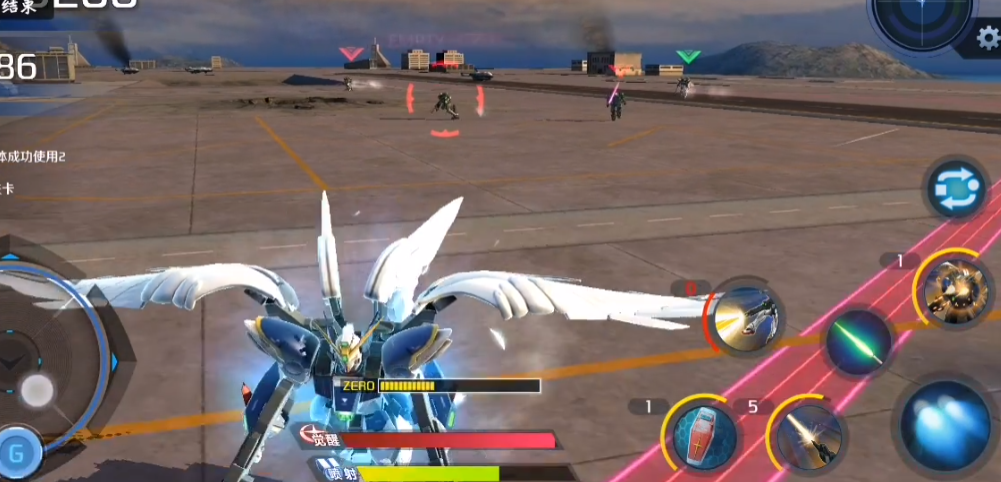Viewport: 1001px width, 482px height.
Task: Activate the green beam saber melee attack
Action: 858,341
